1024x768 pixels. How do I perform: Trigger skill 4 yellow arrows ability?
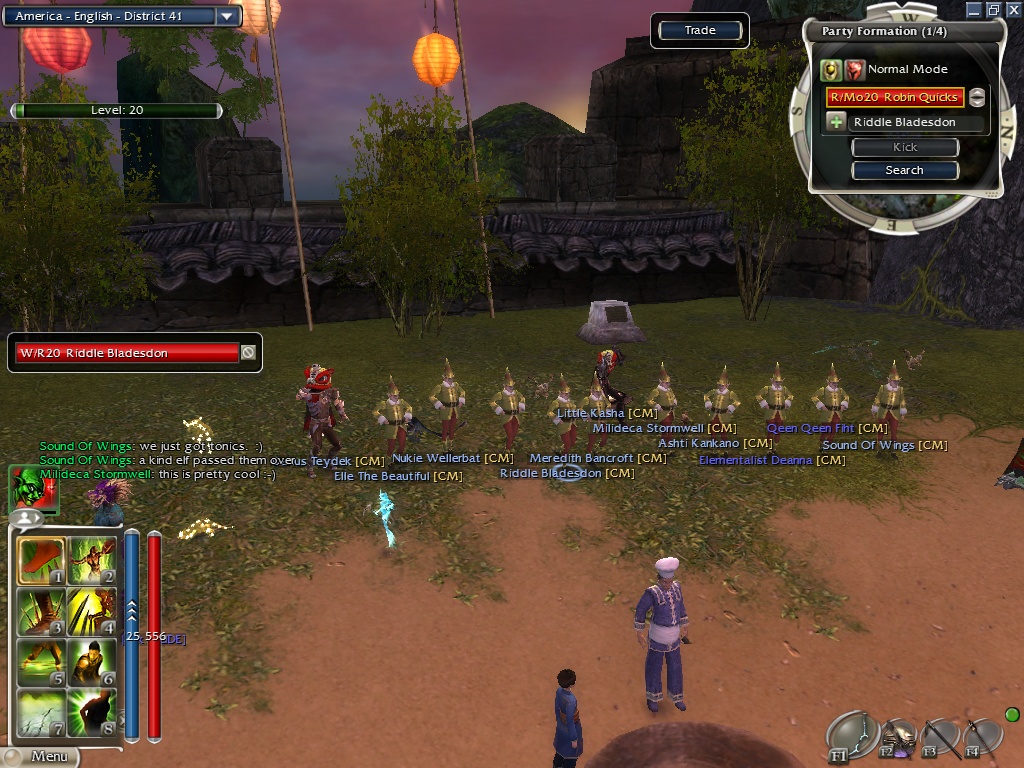pyautogui.click(x=92, y=612)
